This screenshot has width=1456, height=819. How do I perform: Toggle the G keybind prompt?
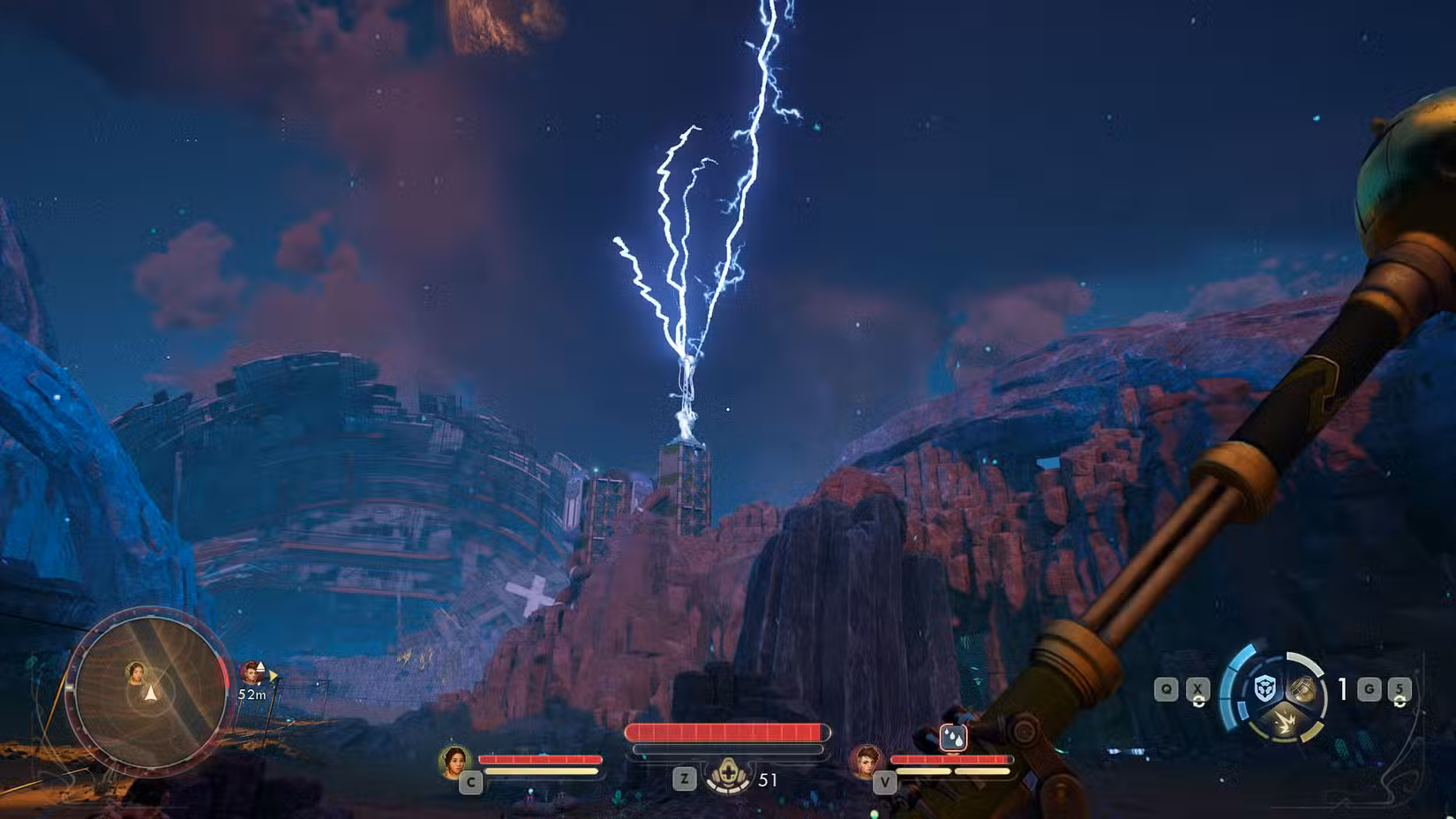coord(1368,688)
